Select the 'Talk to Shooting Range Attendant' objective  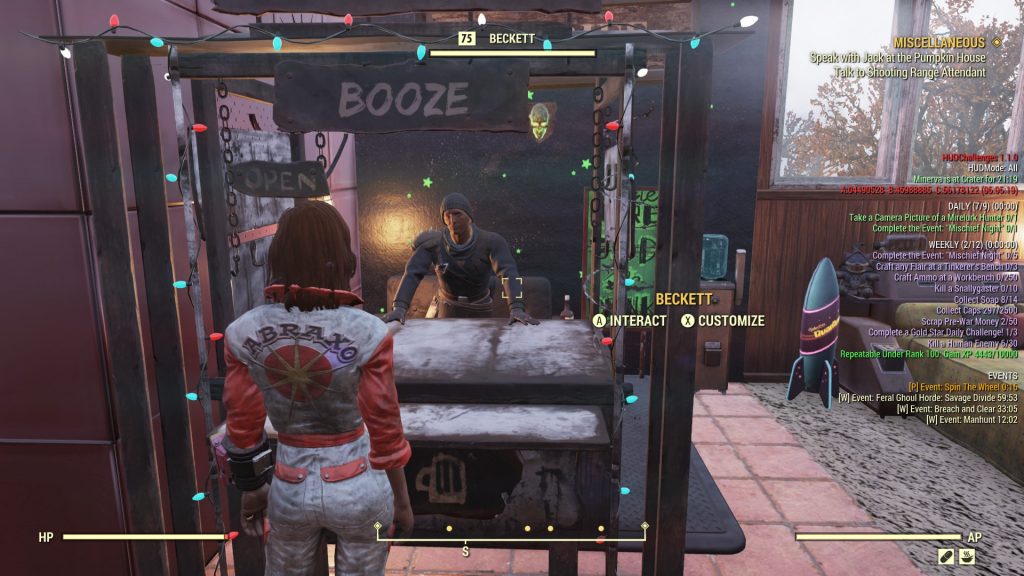[914, 72]
